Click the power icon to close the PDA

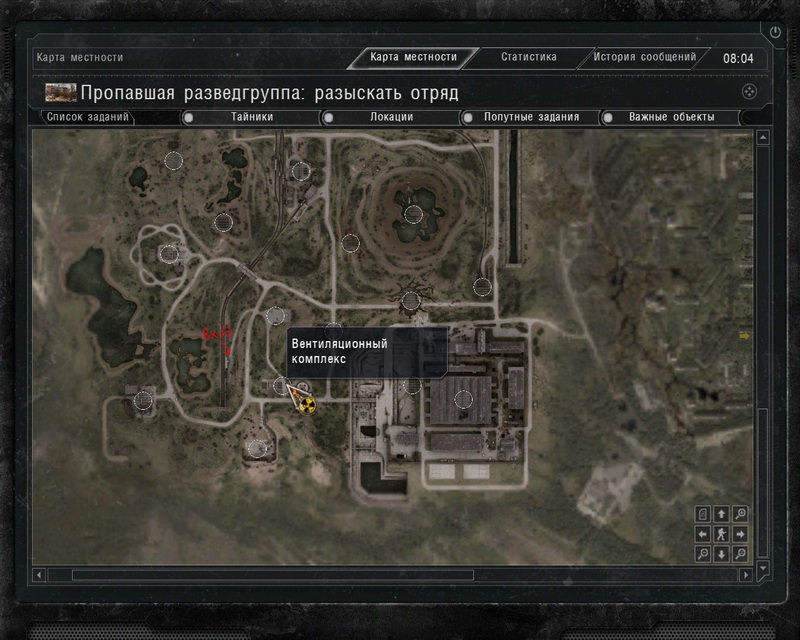click(775, 32)
